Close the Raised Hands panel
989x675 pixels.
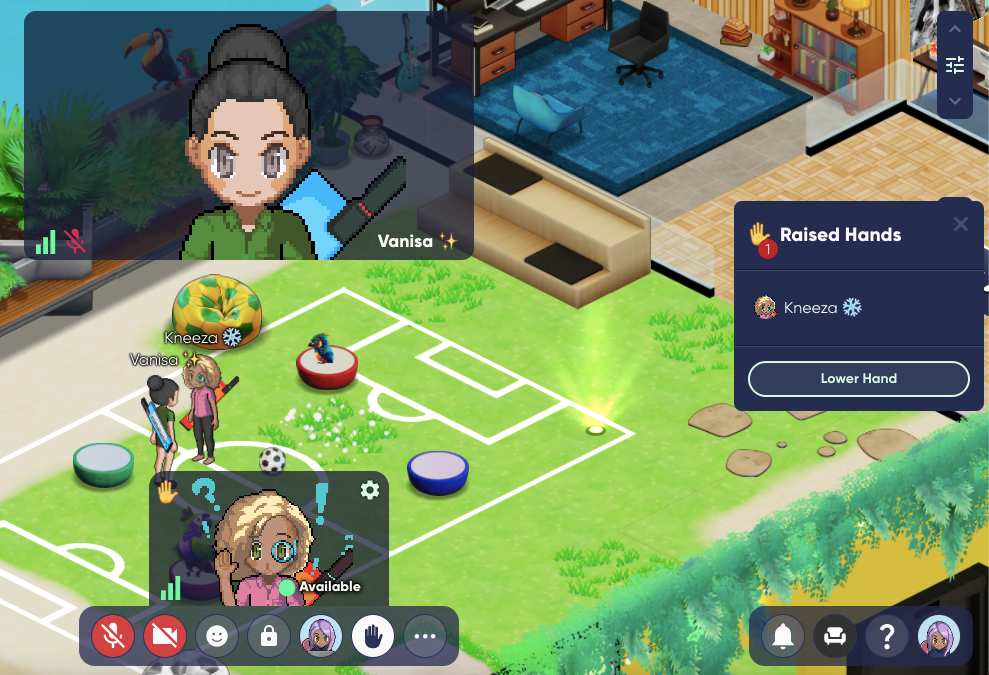961,224
